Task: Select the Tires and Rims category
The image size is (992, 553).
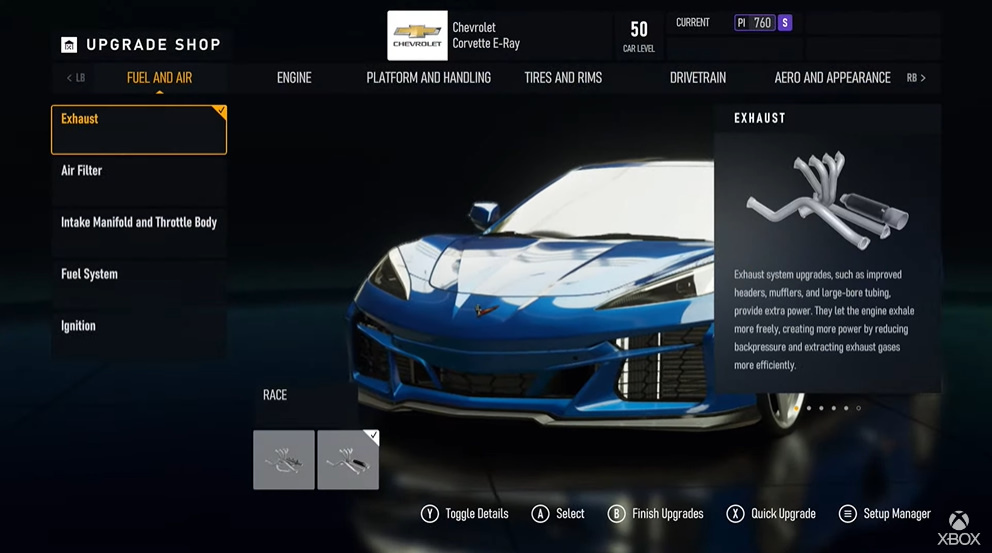Action: point(563,78)
